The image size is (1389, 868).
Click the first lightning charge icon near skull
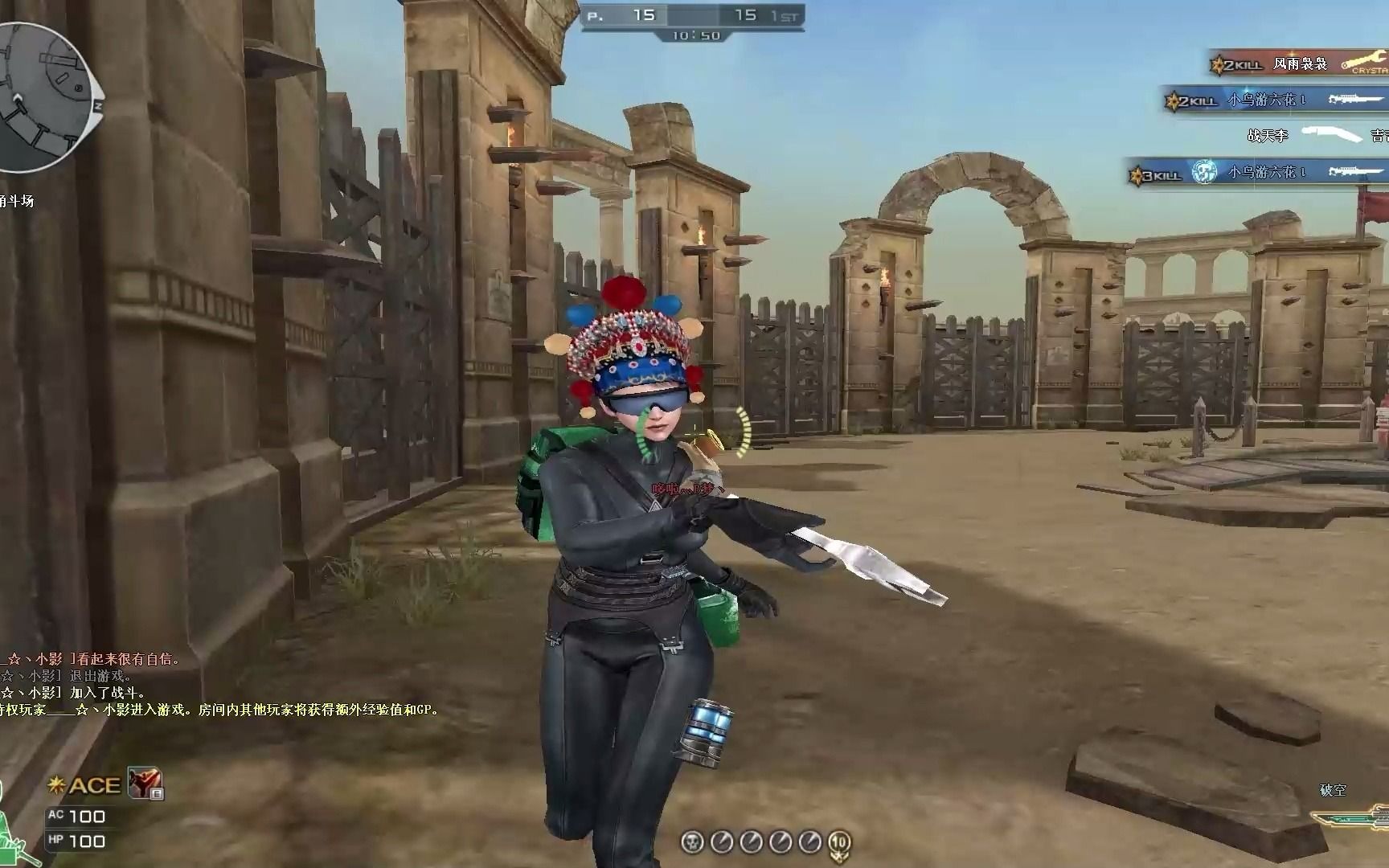click(721, 841)
